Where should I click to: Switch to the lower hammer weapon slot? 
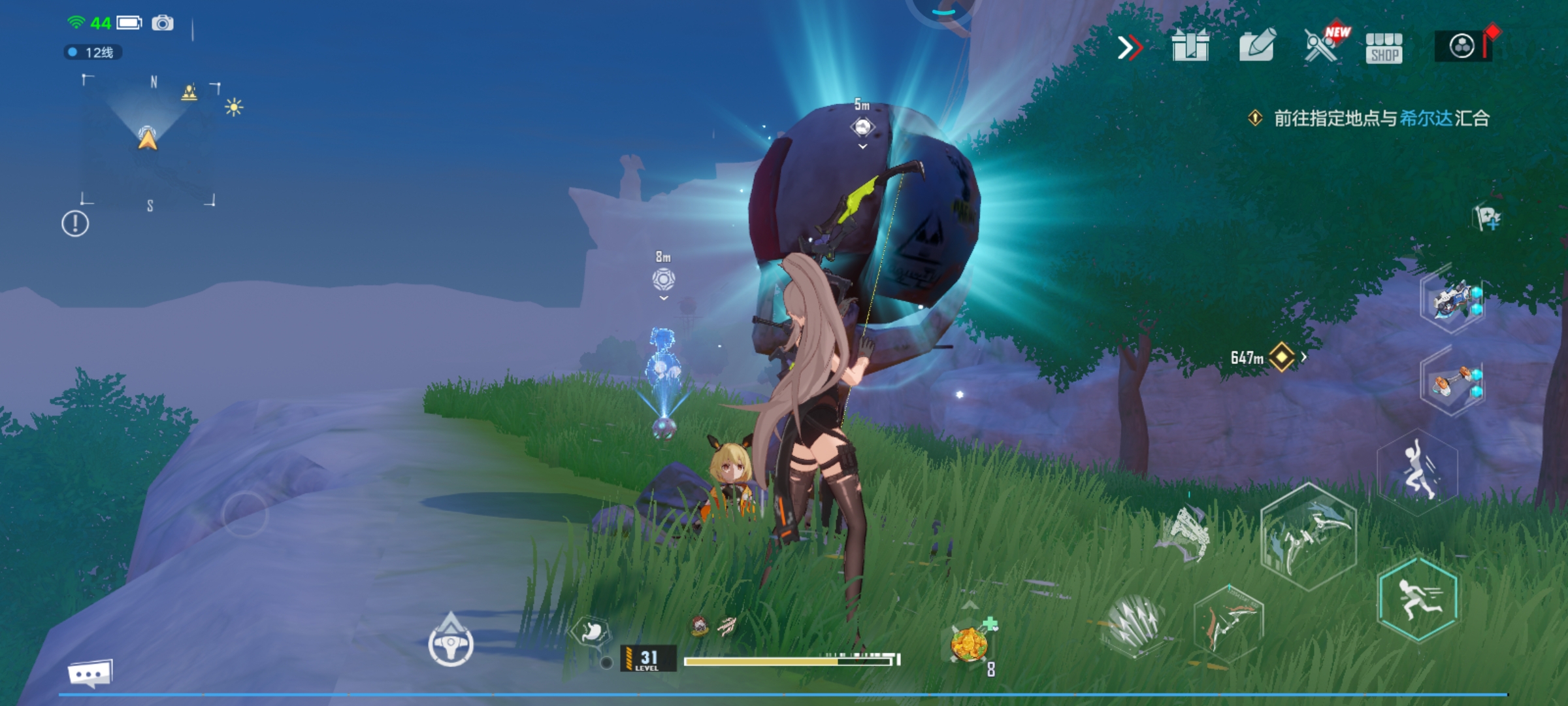(x=1453, y=383)
